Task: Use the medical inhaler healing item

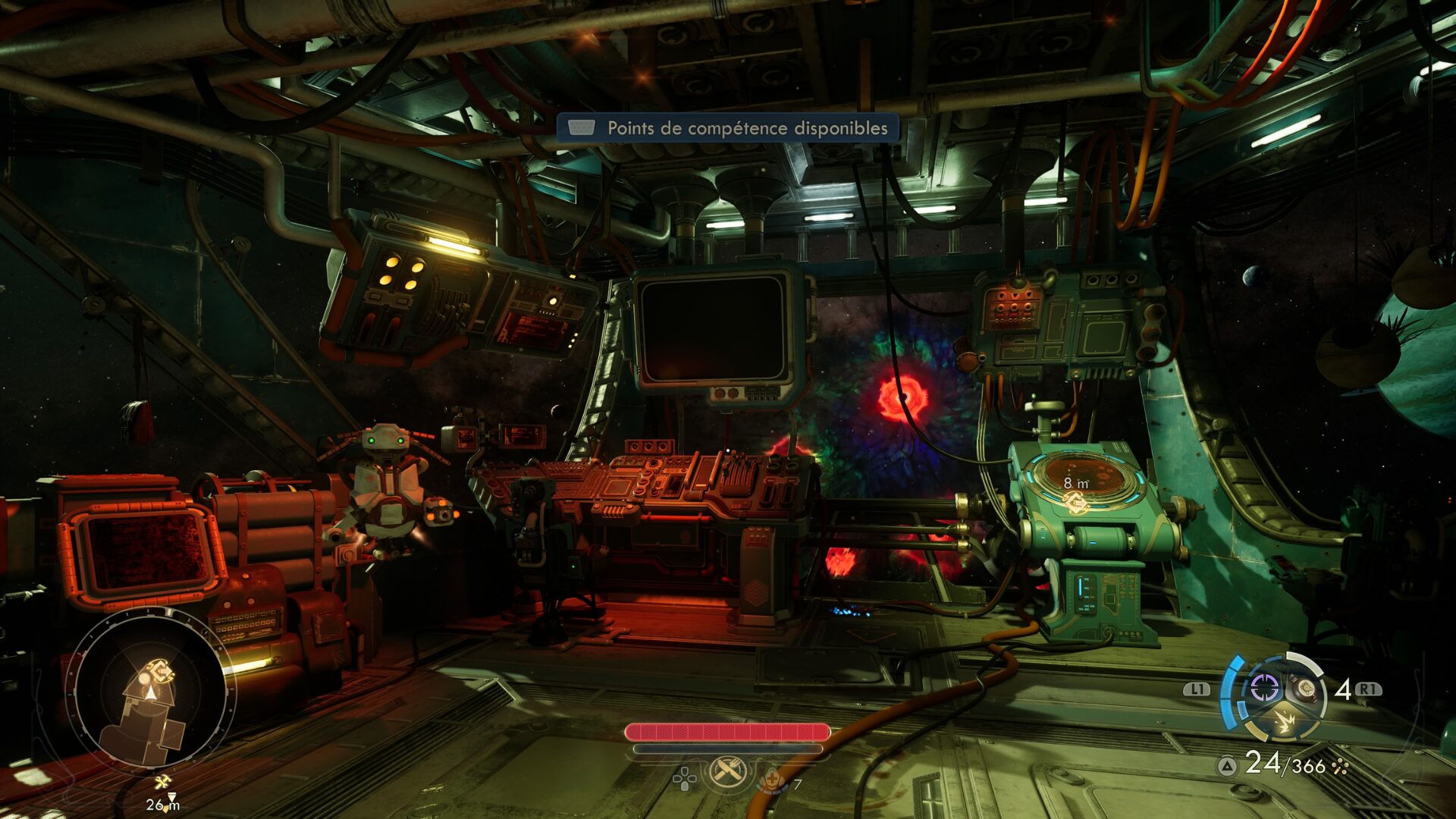Action: pos(772,780)
